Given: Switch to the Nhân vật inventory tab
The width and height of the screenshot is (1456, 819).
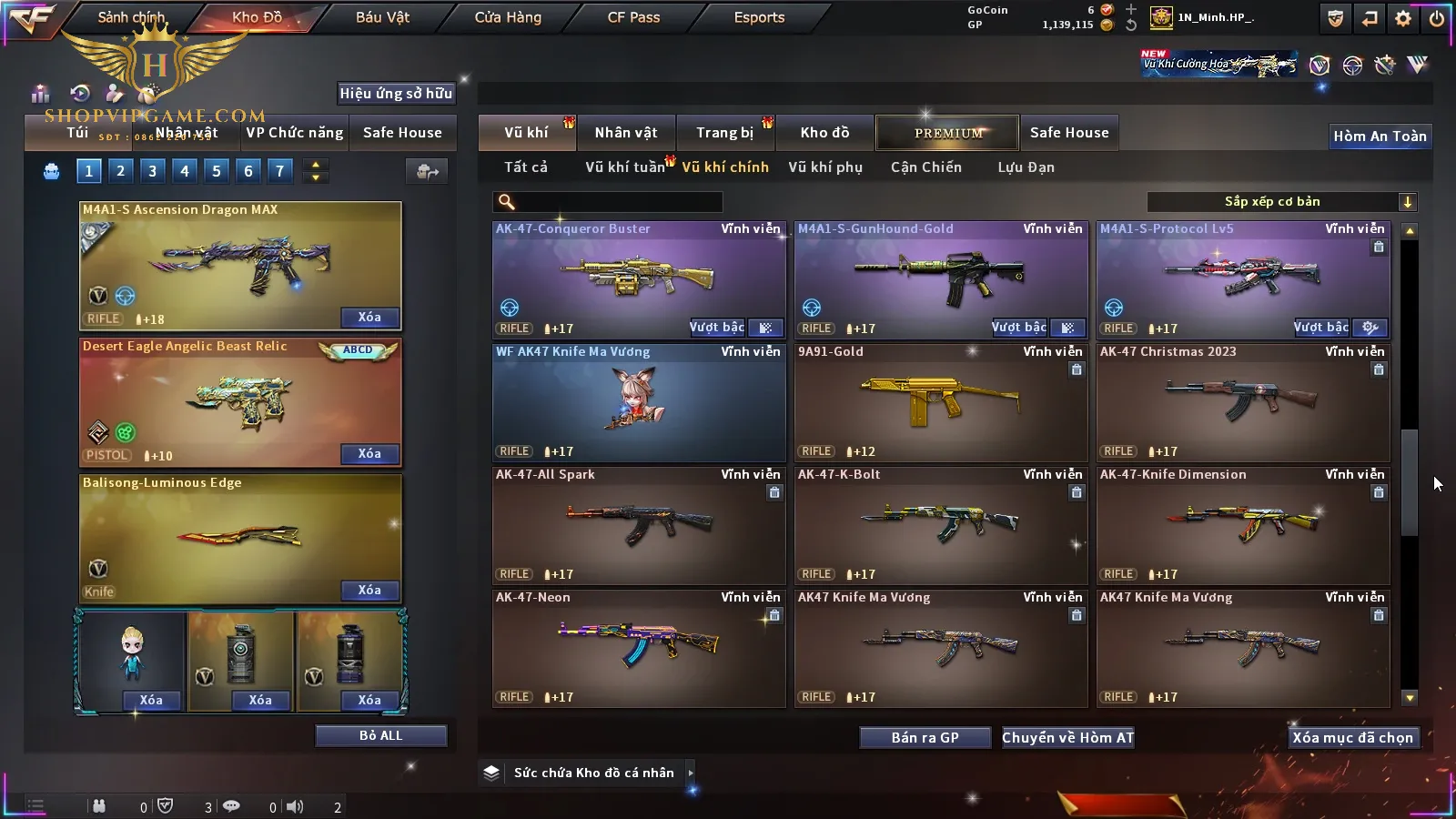Looking at the screenshot, I should 625,133.
